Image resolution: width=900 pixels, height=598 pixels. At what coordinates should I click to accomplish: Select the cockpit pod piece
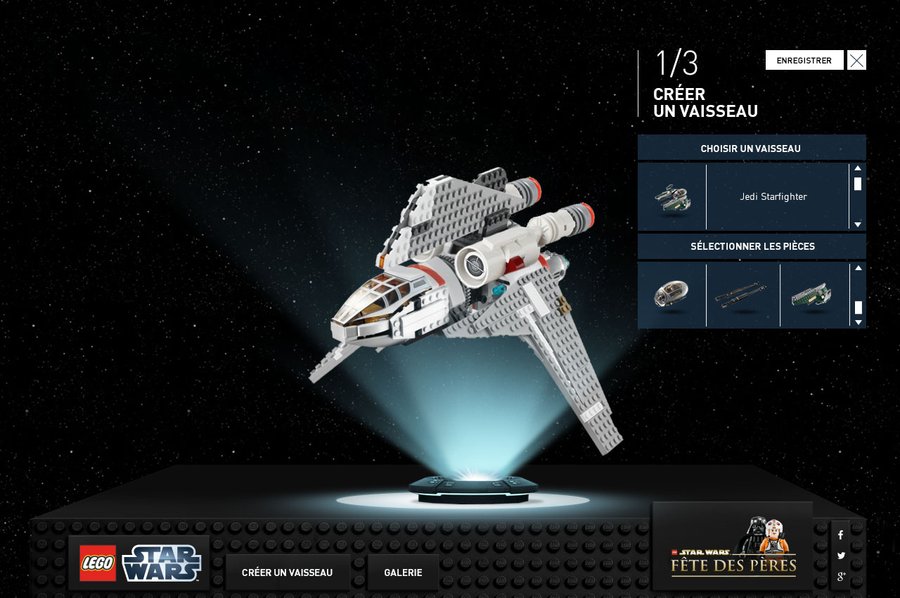(671, 295)
